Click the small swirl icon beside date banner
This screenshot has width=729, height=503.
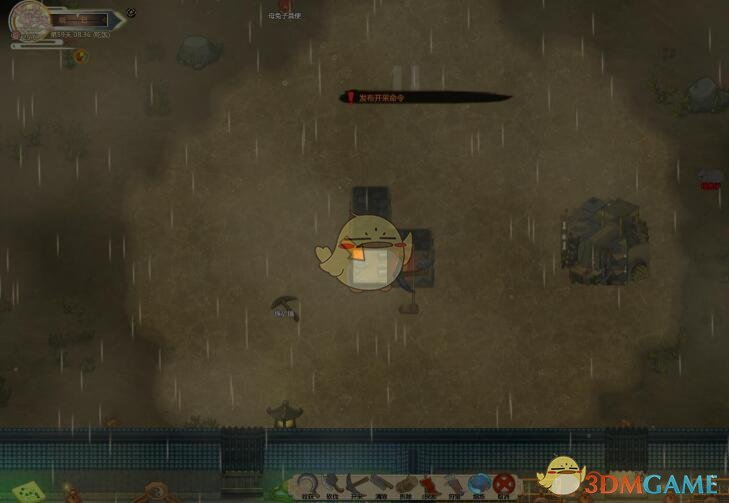pyautogui.click(x=131, y=14)
